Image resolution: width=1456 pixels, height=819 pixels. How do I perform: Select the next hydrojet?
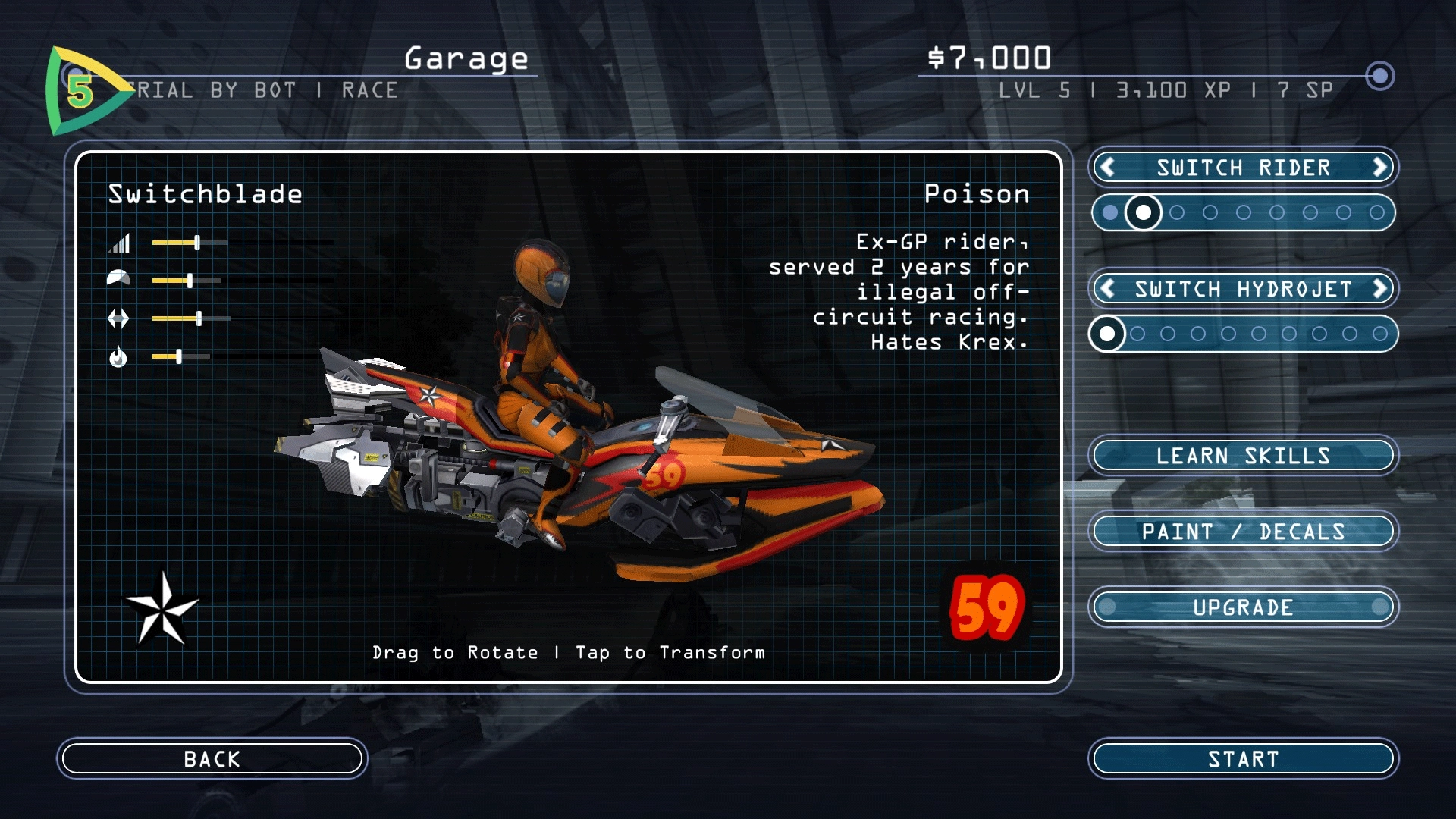click(x=1379, y=289)
